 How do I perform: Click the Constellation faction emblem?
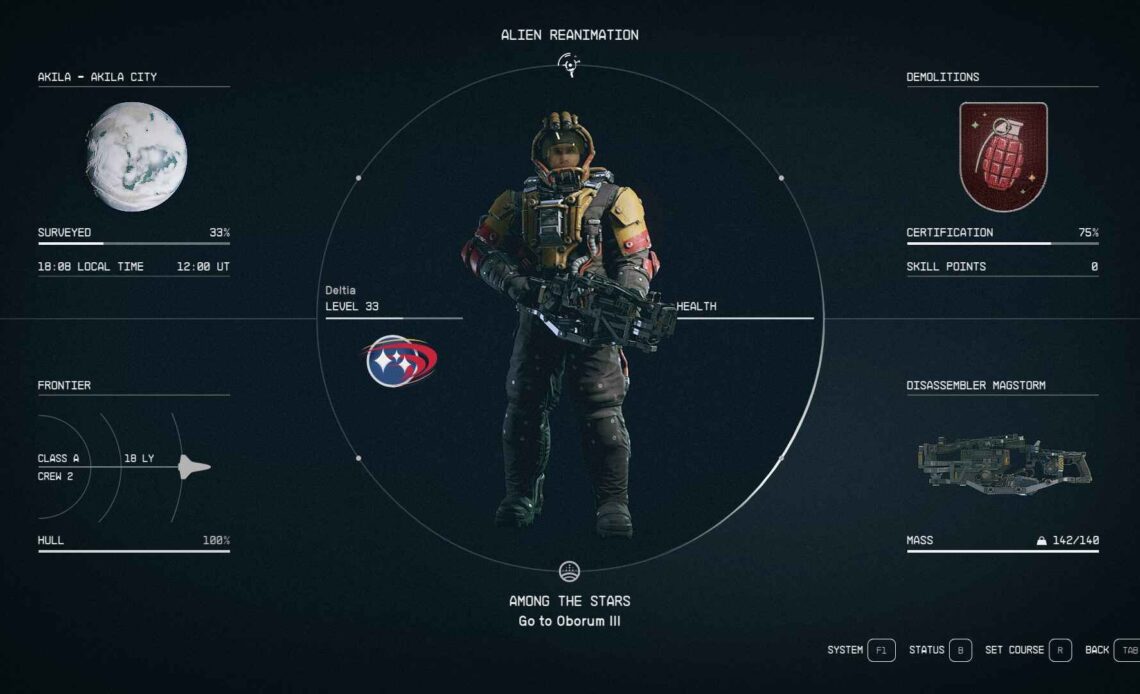point(400,361)
